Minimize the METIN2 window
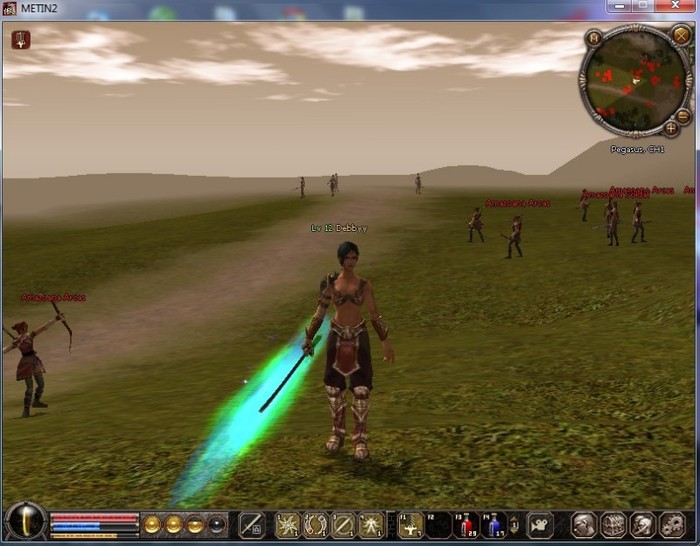 615,7
